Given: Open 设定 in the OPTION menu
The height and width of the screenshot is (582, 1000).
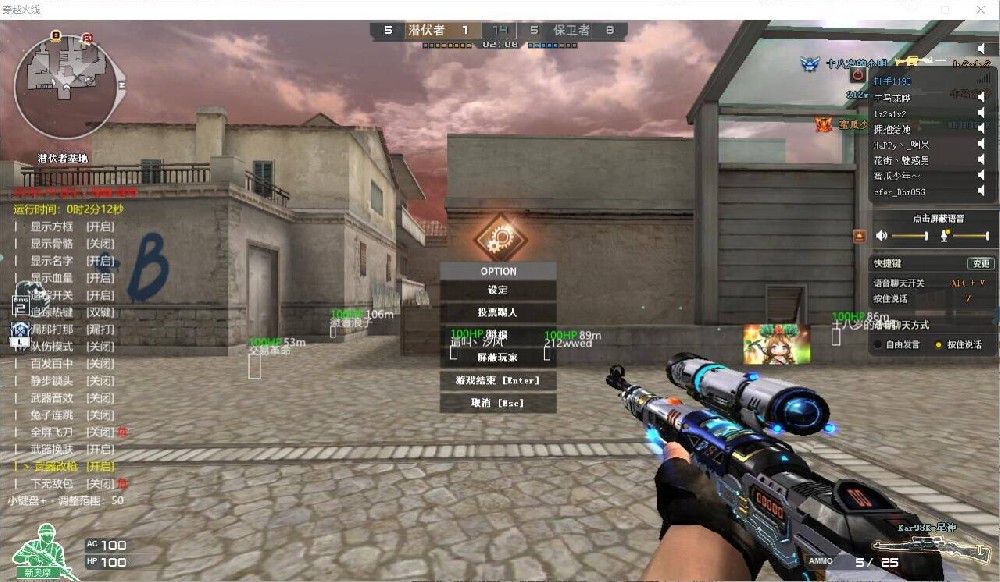Looking at the screenshot, I should [x=498, y=290].
